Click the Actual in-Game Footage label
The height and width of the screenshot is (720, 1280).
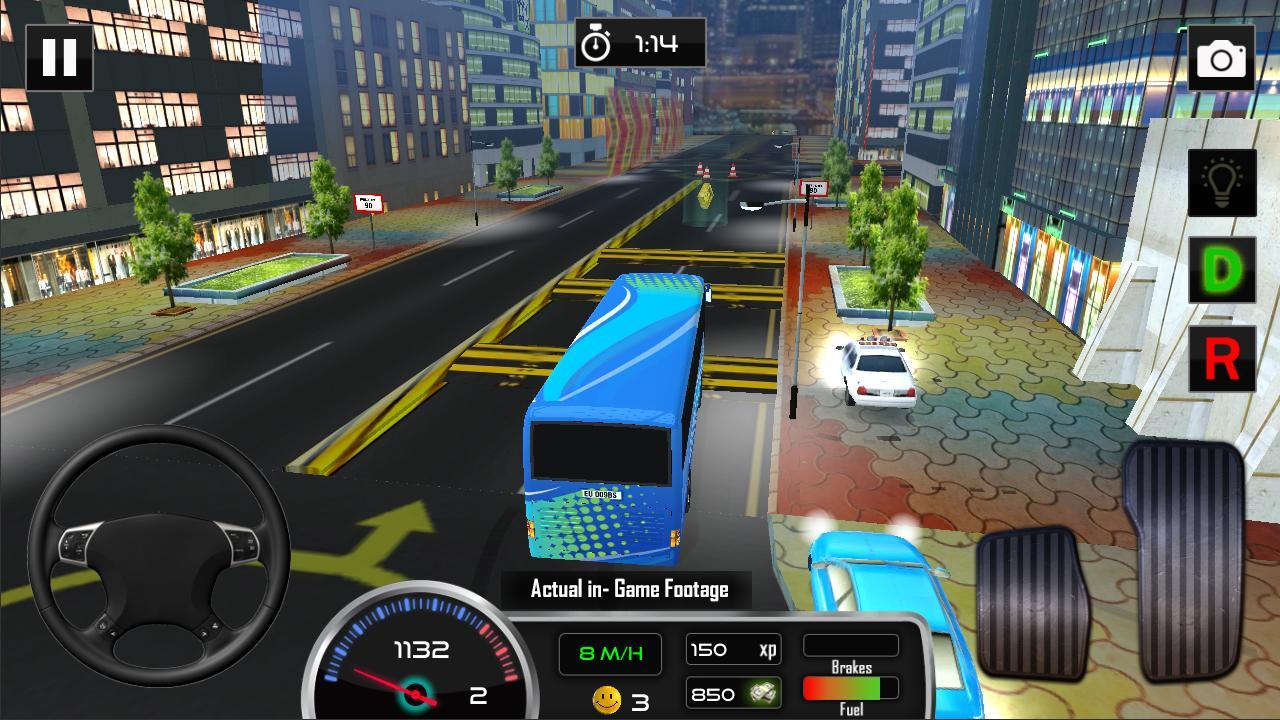[628, 589]
